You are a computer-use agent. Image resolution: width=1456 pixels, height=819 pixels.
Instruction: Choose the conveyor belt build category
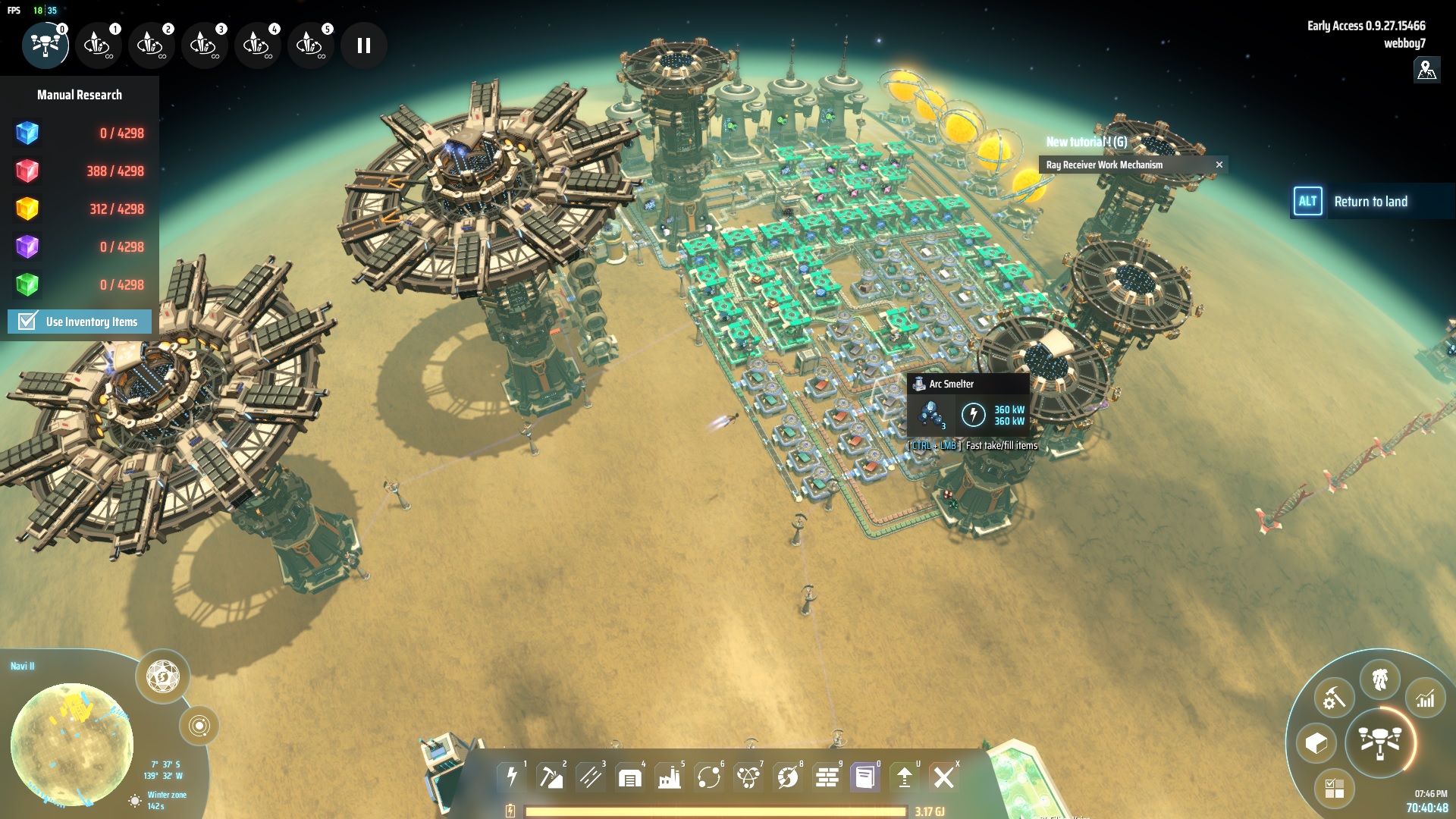tap(591, 777)
